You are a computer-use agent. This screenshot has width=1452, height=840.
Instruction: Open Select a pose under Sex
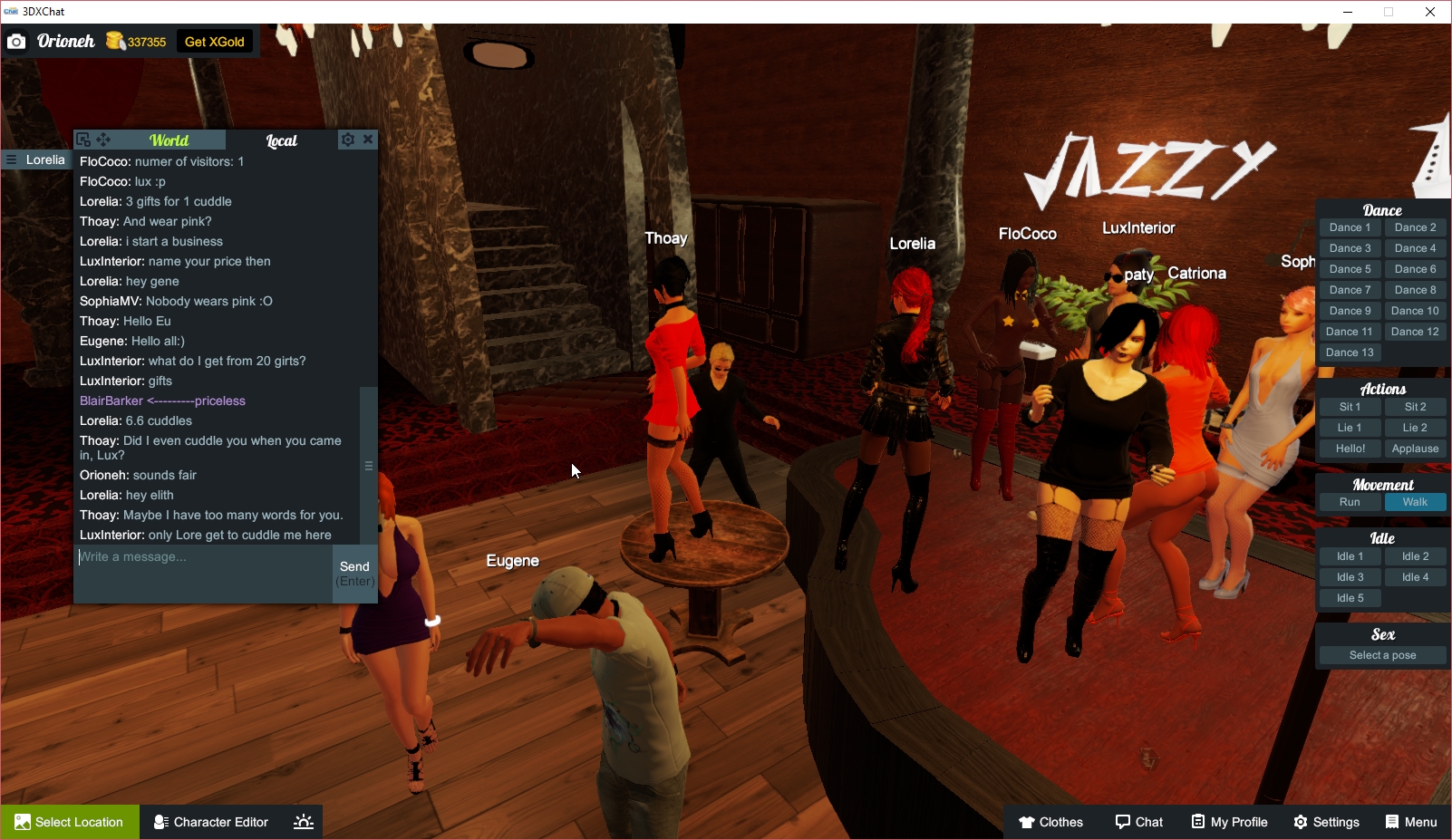point(1382,654)
